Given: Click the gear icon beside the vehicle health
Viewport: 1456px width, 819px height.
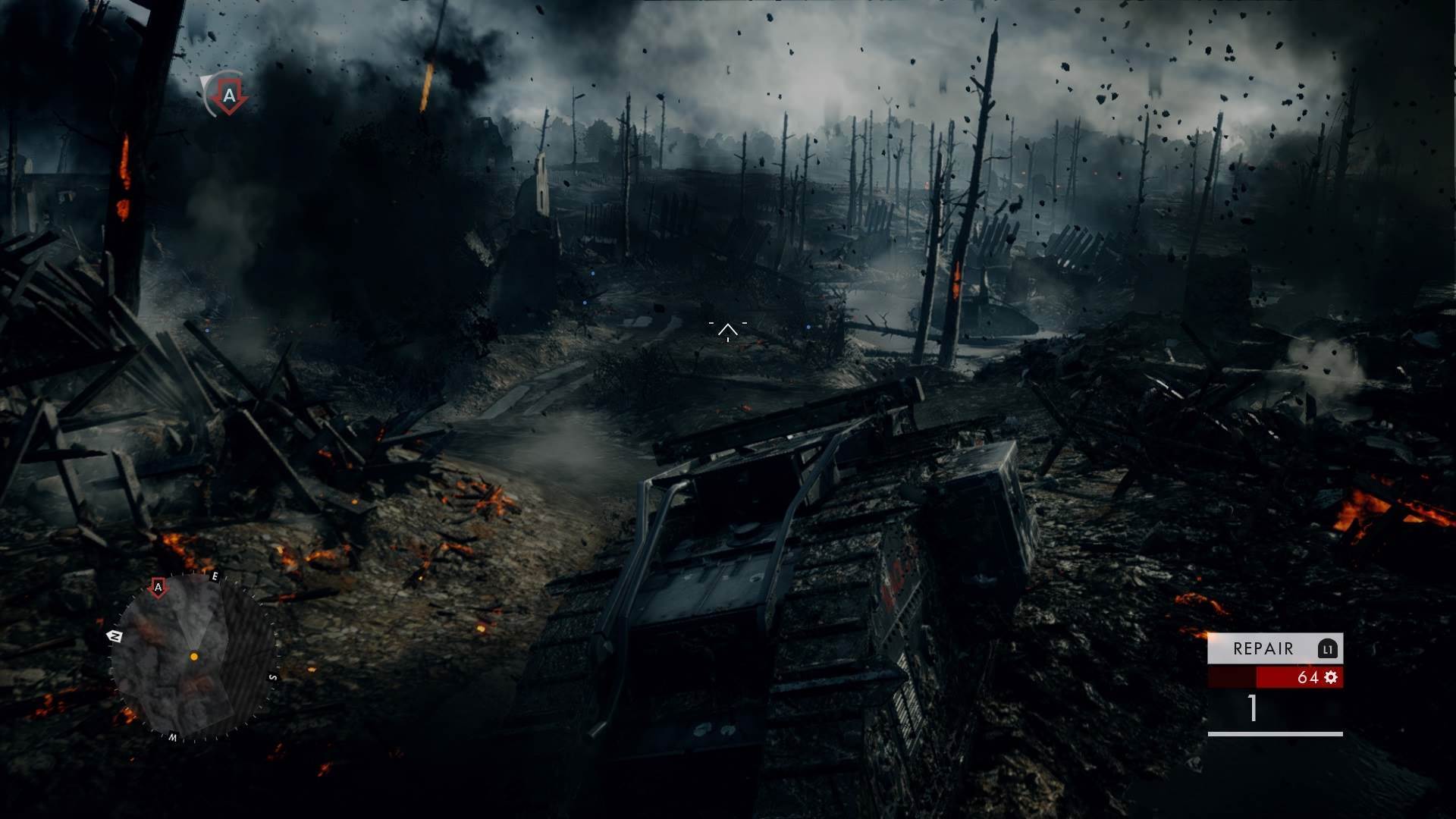Looking at the screenshot, I should click(x=1330, y=677).
